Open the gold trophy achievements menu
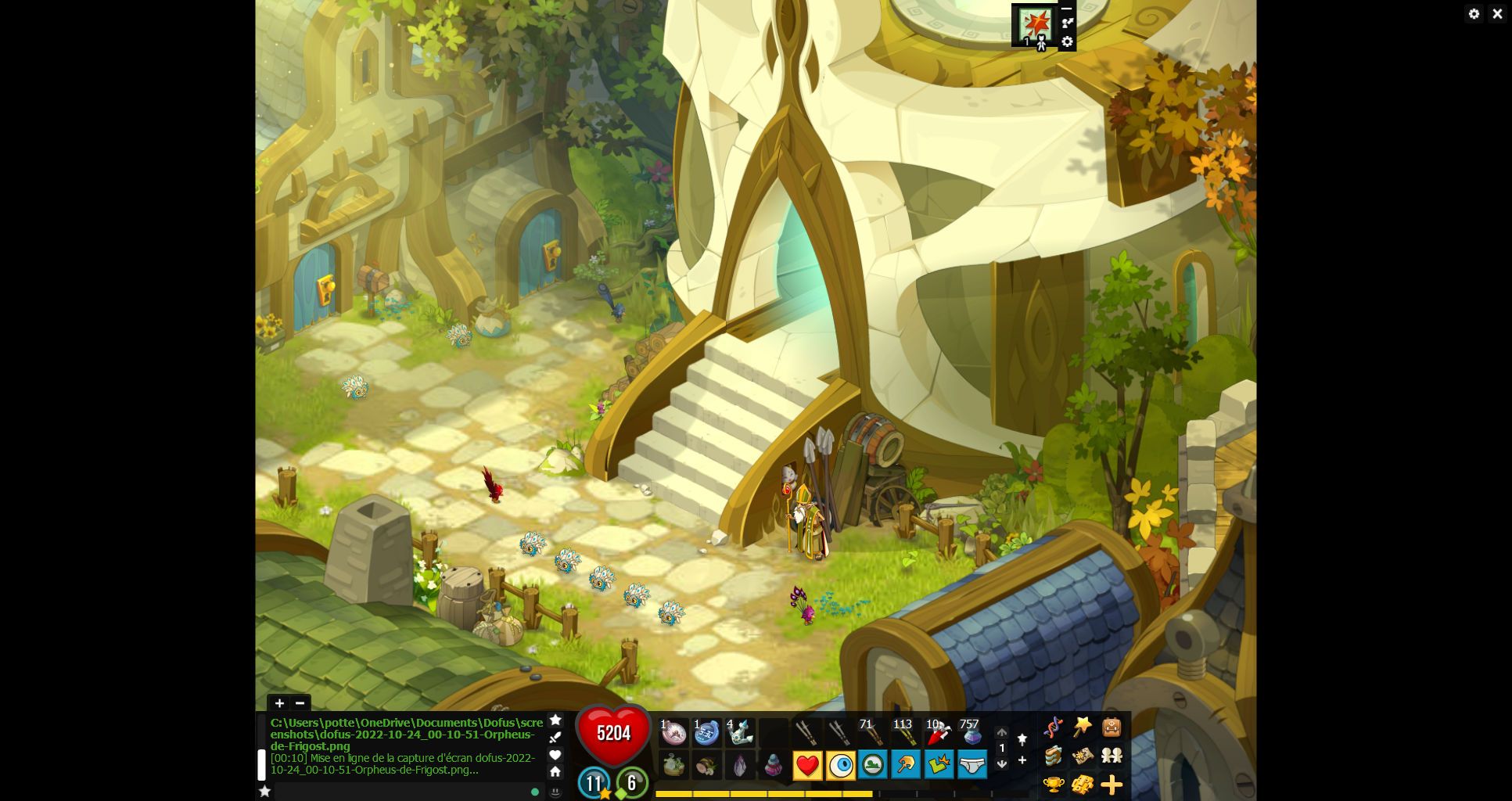1512x801 pixels. 1054,783
